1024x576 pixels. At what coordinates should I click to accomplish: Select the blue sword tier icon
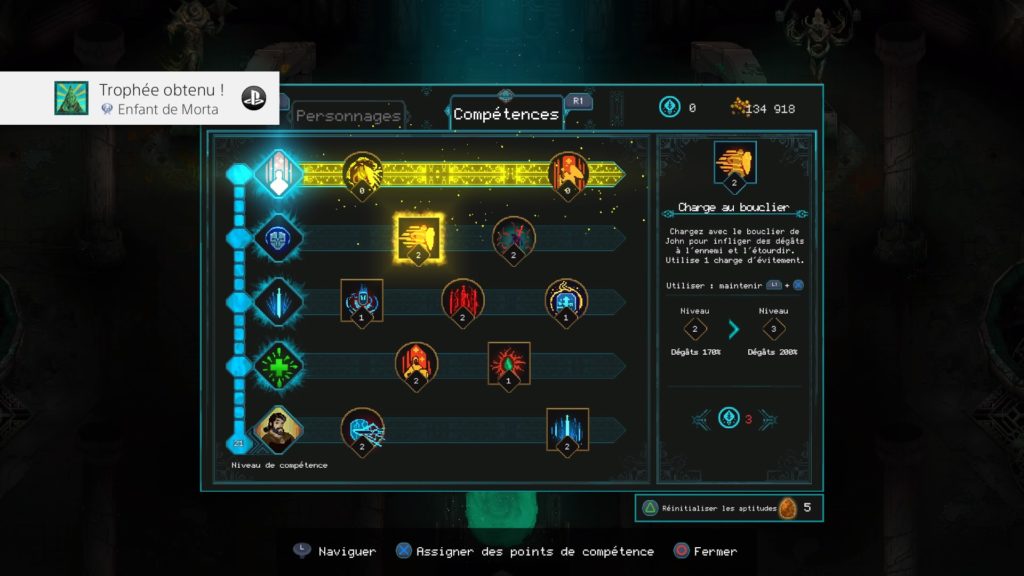(278, 301)
